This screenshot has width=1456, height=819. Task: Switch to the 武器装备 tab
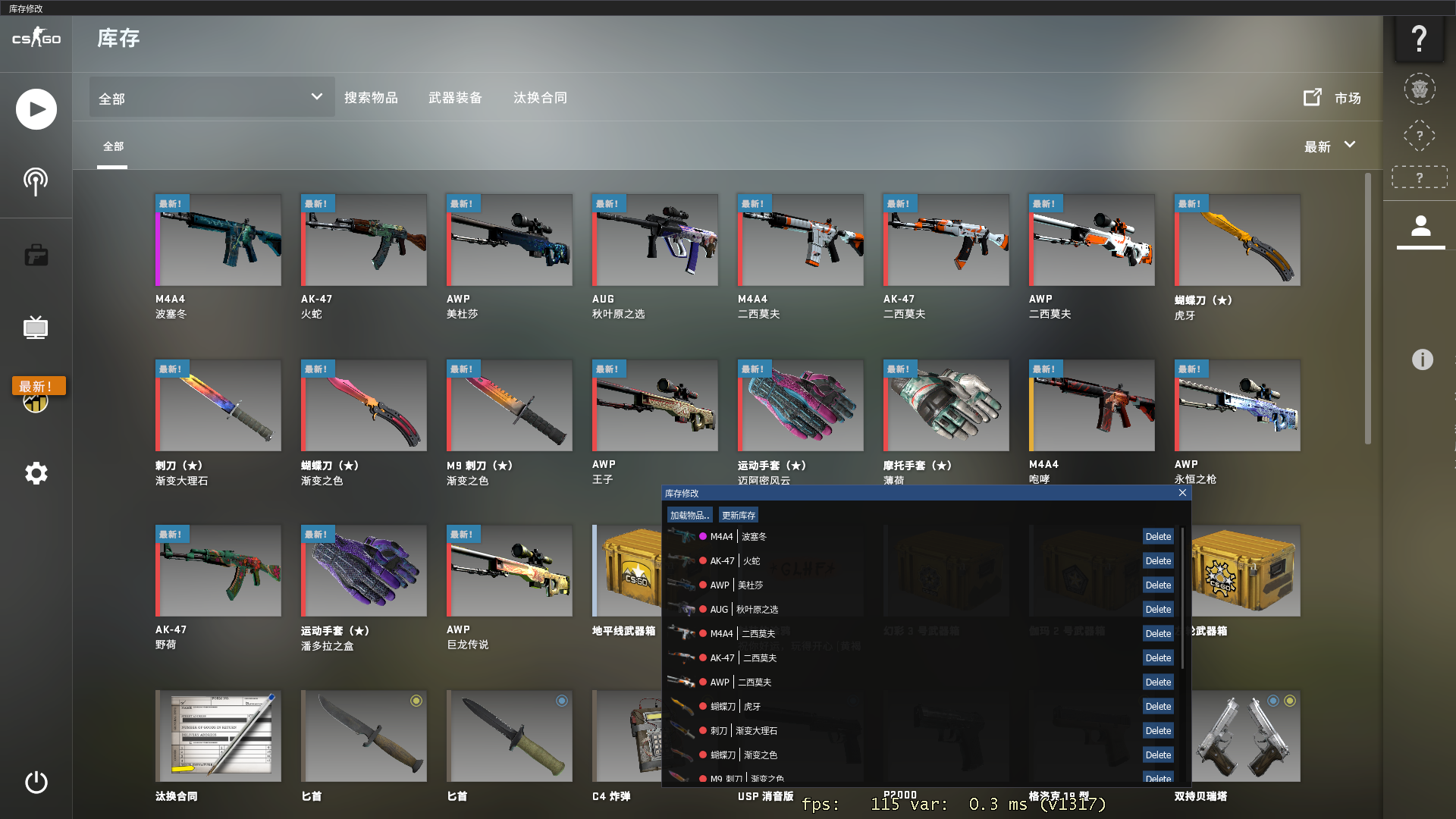click(457, 97)
